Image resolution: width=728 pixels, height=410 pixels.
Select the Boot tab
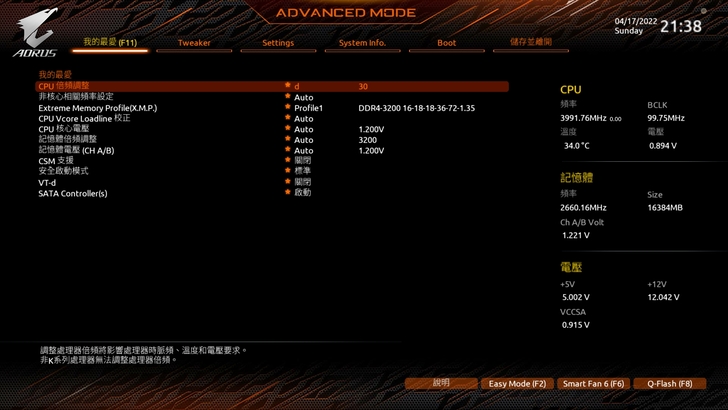tap(447, 43)
